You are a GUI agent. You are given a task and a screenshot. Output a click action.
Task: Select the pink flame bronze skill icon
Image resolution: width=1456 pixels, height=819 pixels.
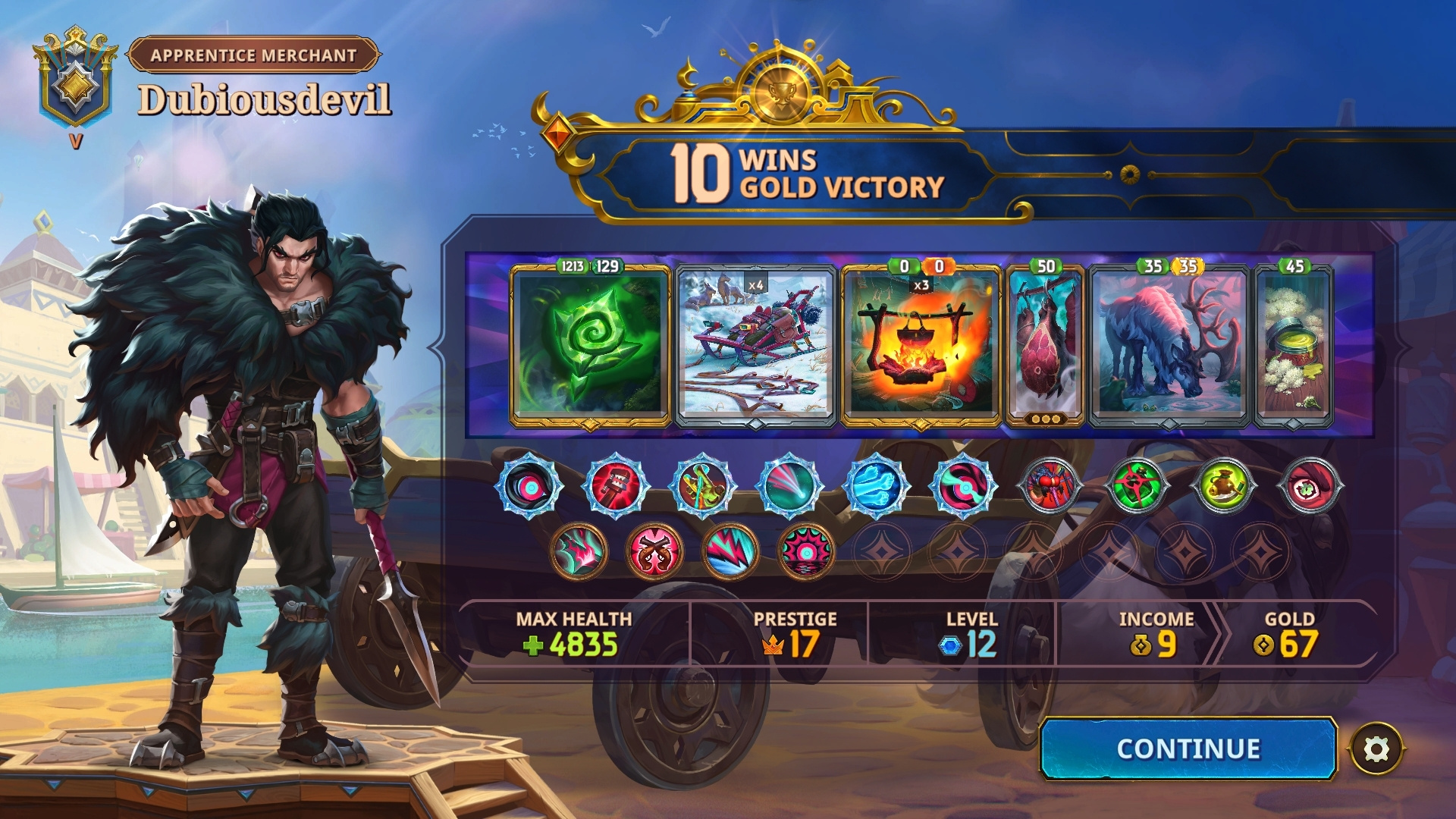579,551
